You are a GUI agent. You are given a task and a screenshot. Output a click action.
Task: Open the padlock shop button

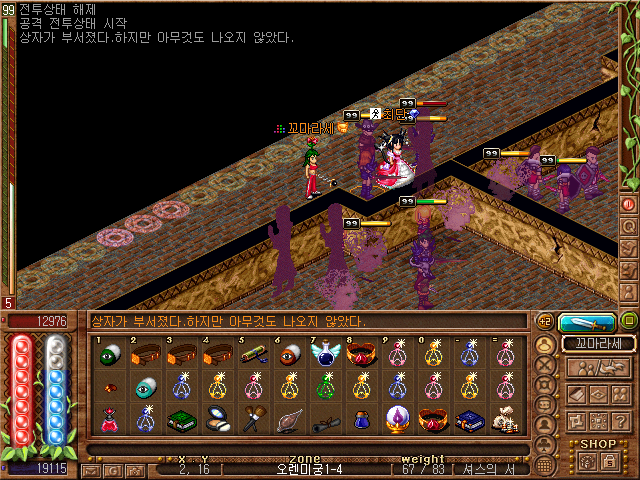tap(607, 460)
